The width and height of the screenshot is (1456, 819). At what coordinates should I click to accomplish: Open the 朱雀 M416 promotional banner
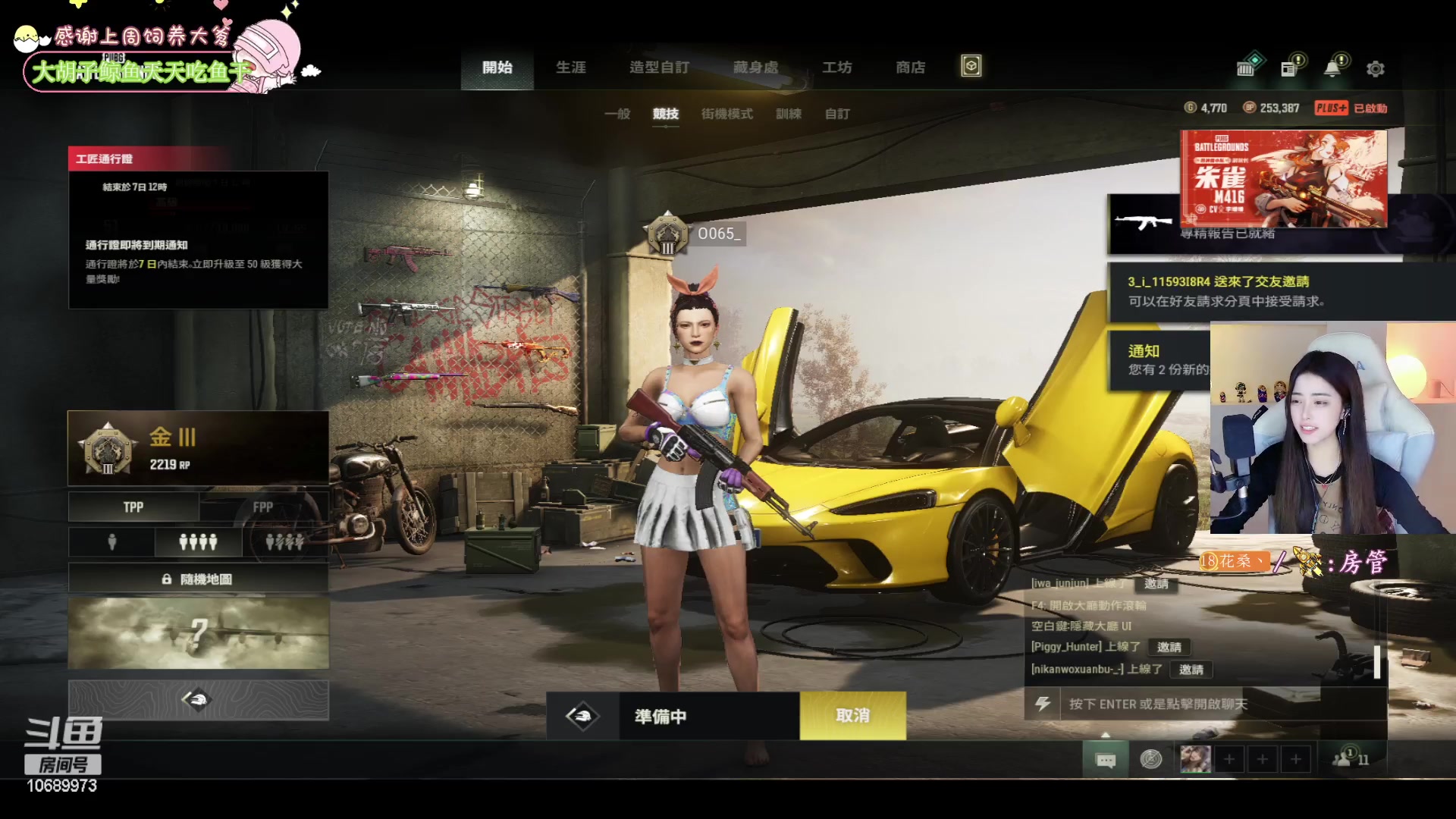1283,178
